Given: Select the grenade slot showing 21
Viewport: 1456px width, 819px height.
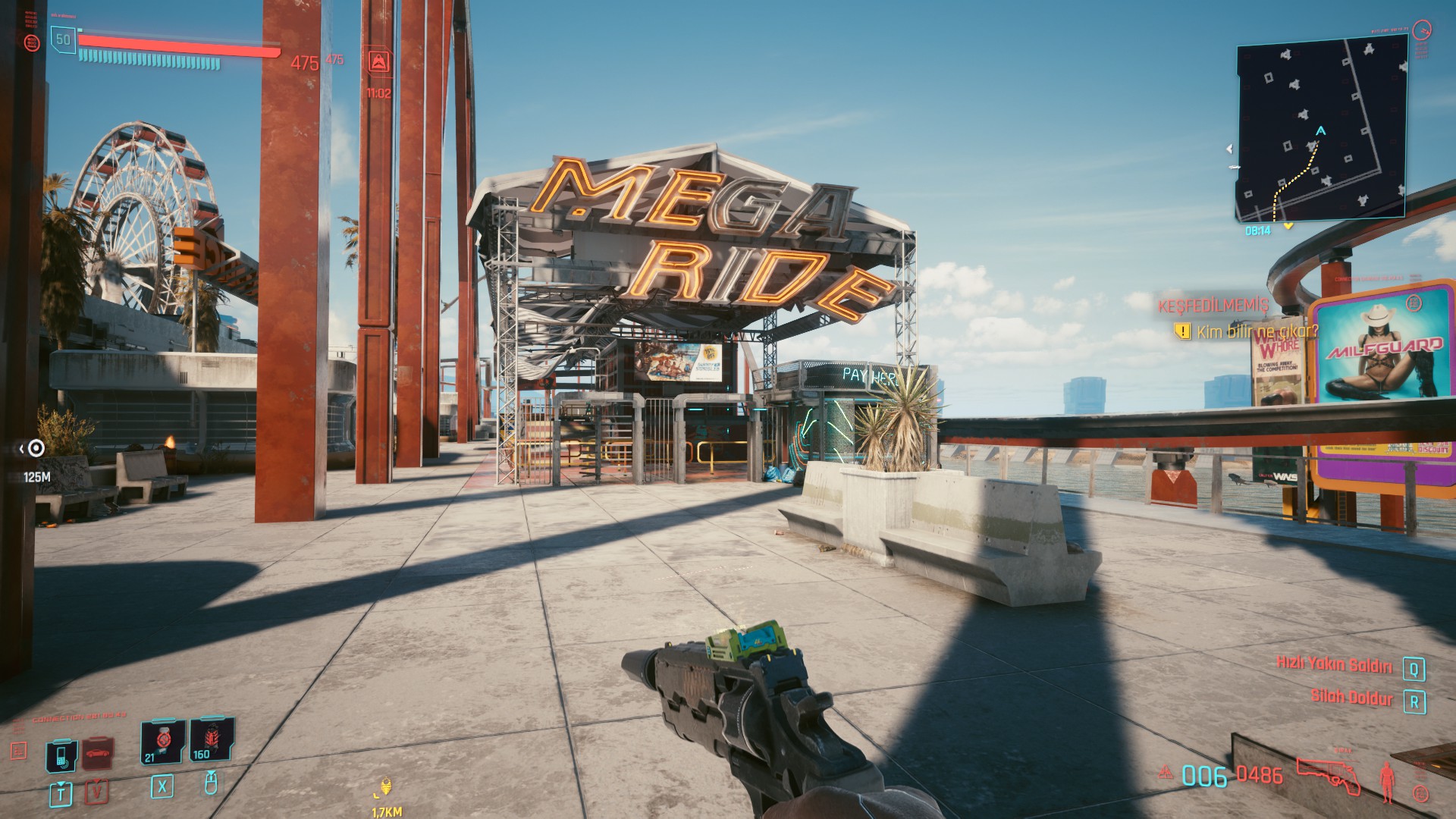Looking at the screenshot, I should point(162,742).
